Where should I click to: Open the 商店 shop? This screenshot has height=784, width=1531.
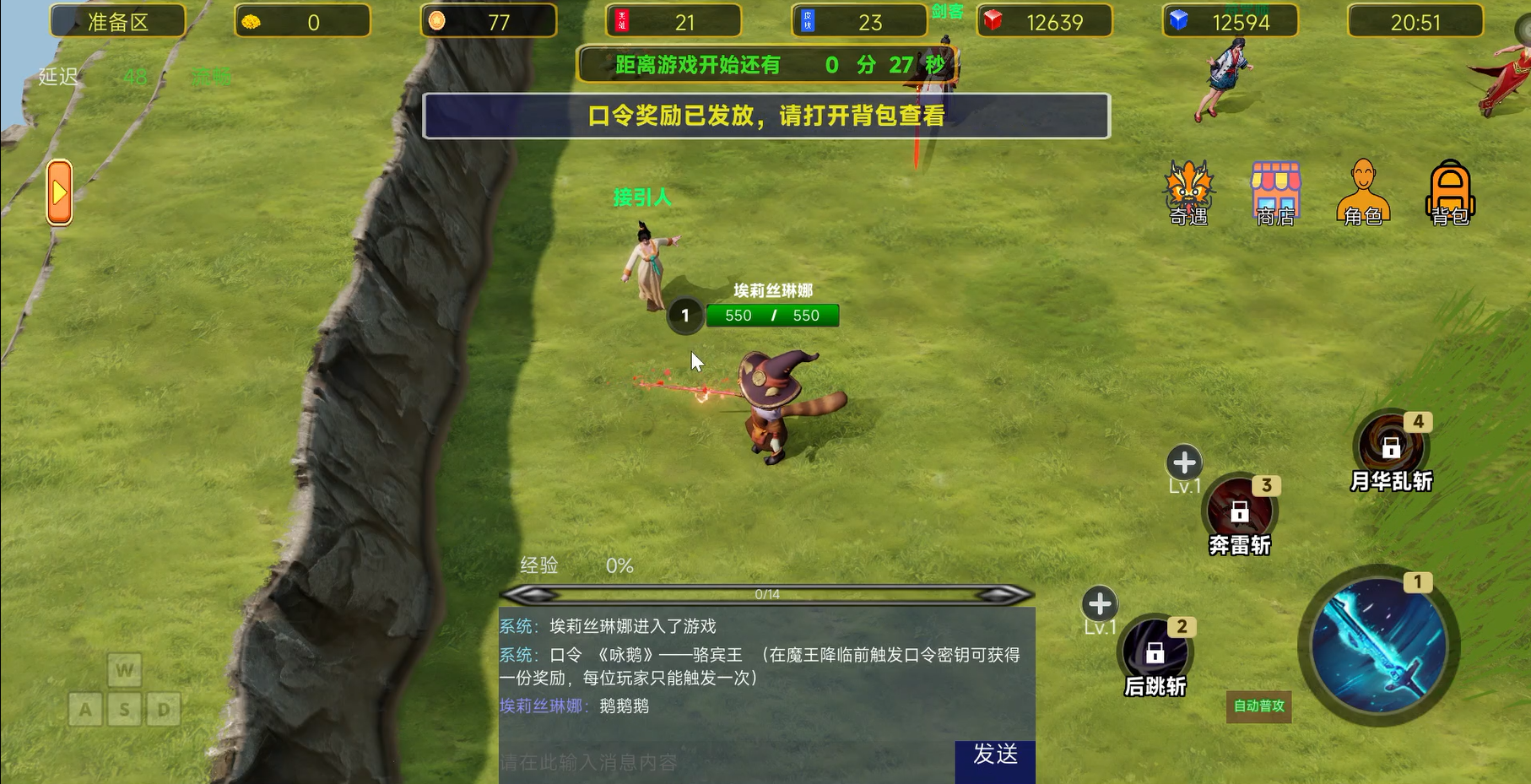[x=1276, y=187]
